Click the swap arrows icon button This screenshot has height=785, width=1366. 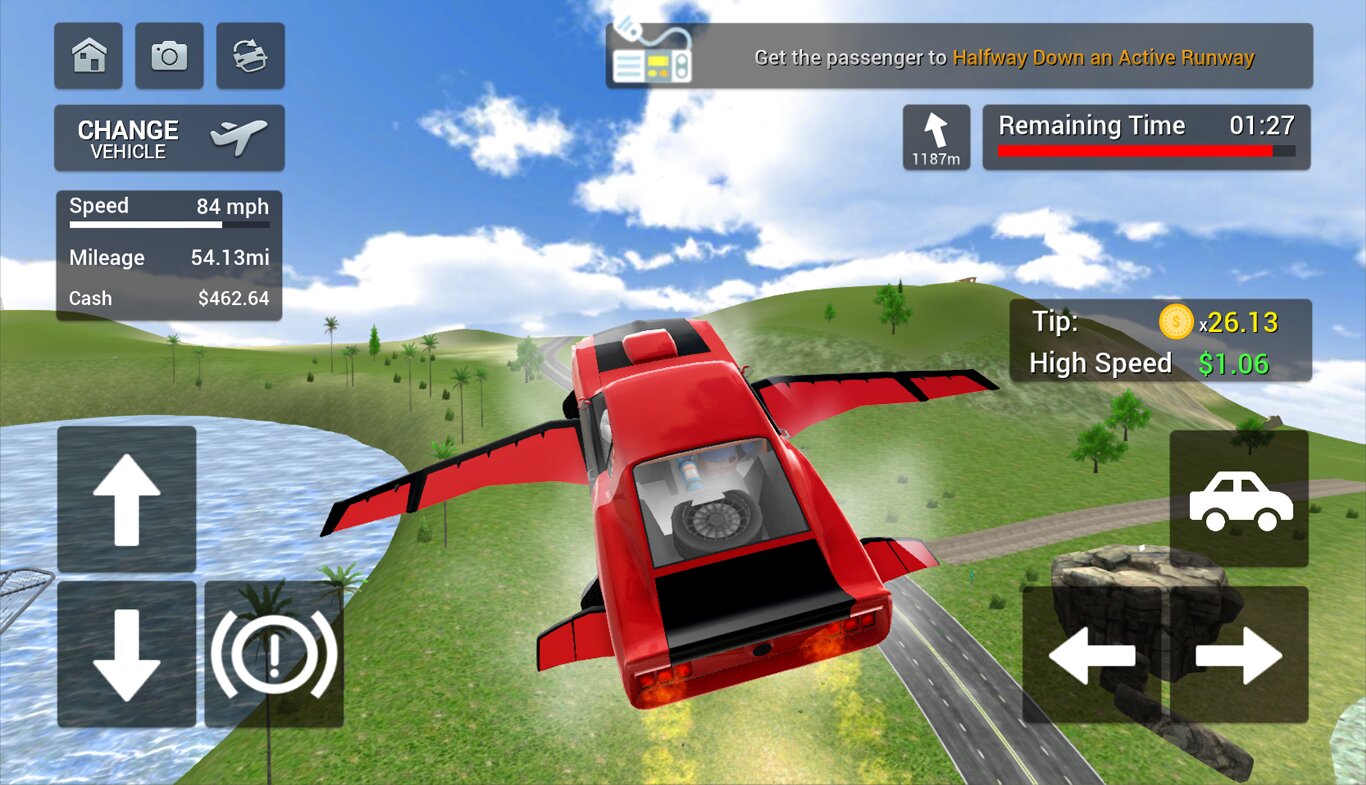click(250, 56)
